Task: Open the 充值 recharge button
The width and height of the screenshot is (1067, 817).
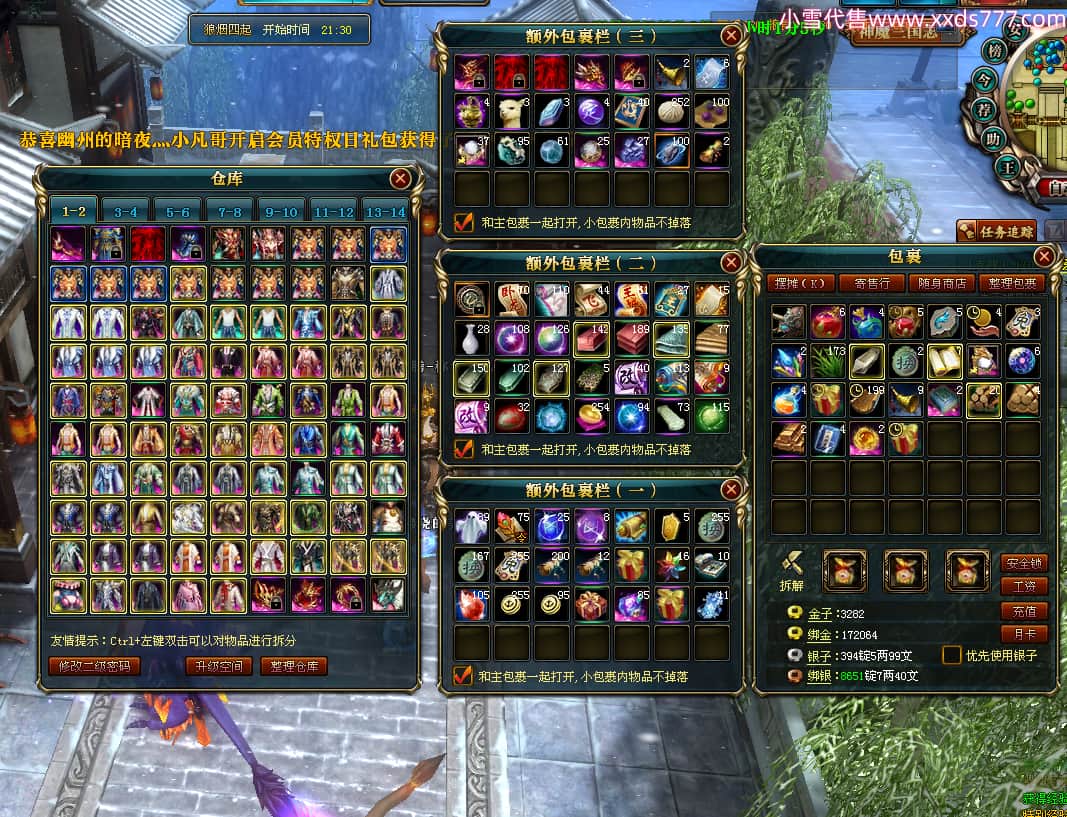Action: (1023, 611)
